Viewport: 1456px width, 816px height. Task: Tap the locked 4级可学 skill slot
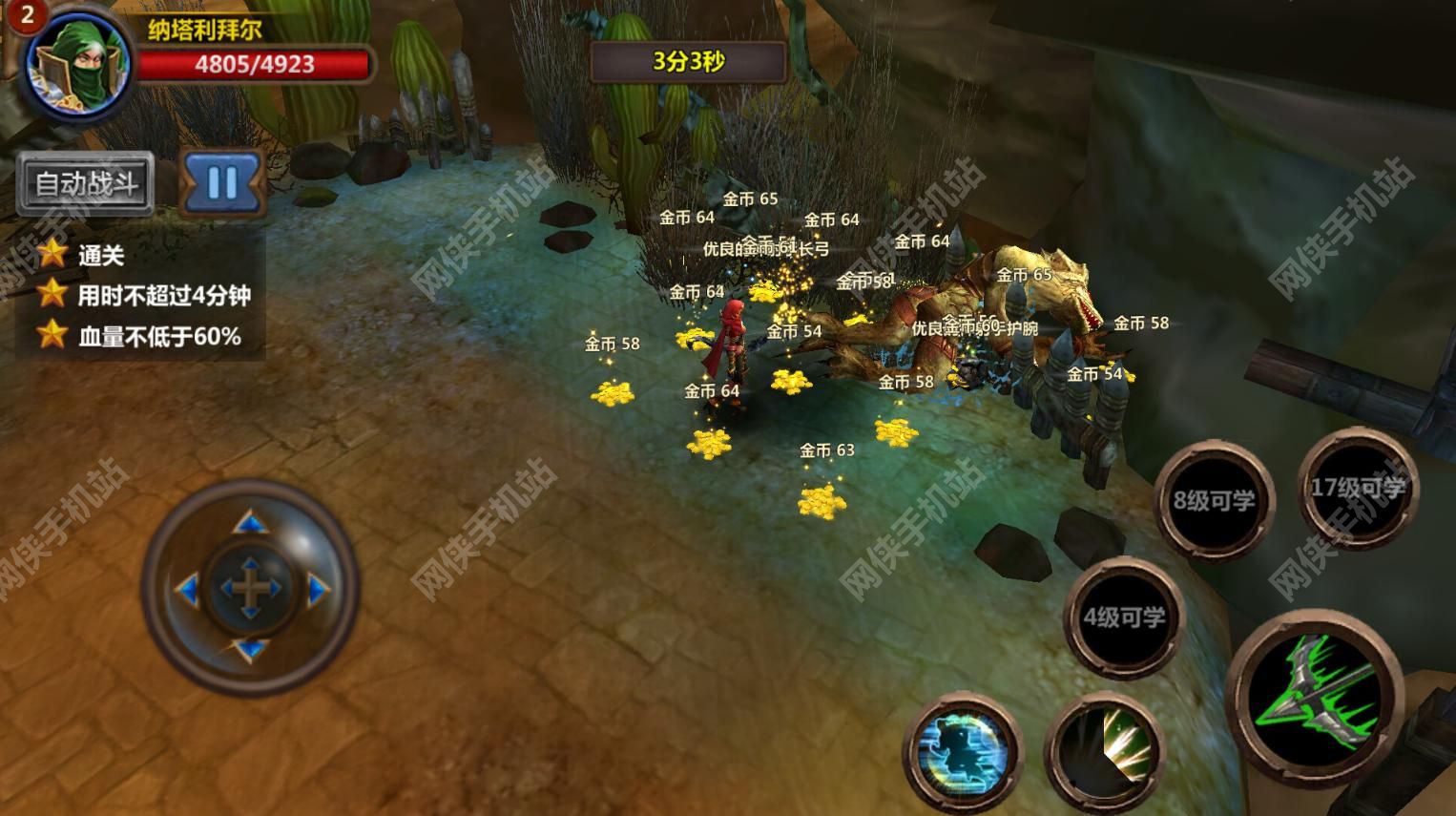pos(1123,617)
